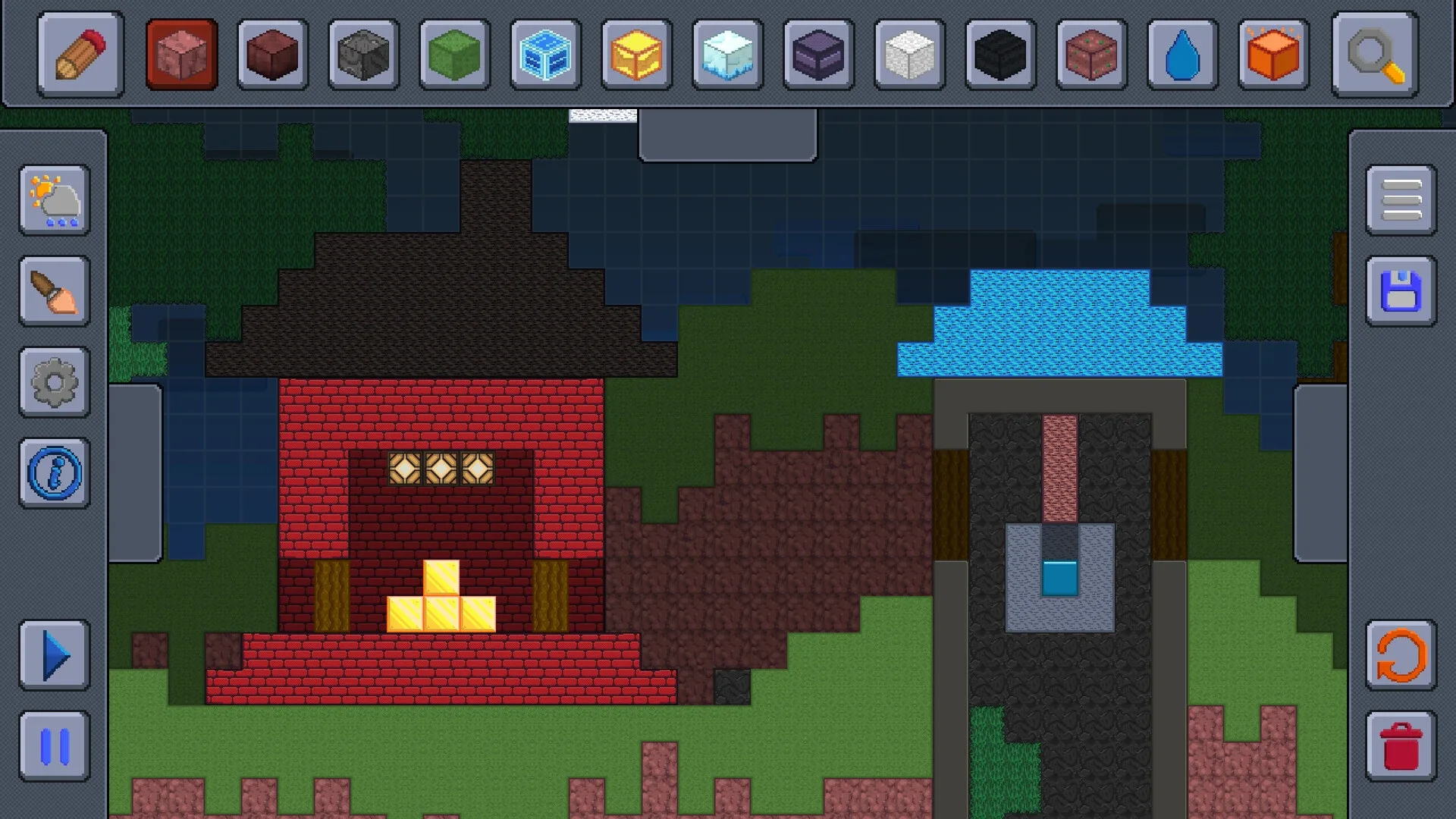Screen dimensions: 1456x819
Task: Open the weather control panel
Action: coord(54,201)
